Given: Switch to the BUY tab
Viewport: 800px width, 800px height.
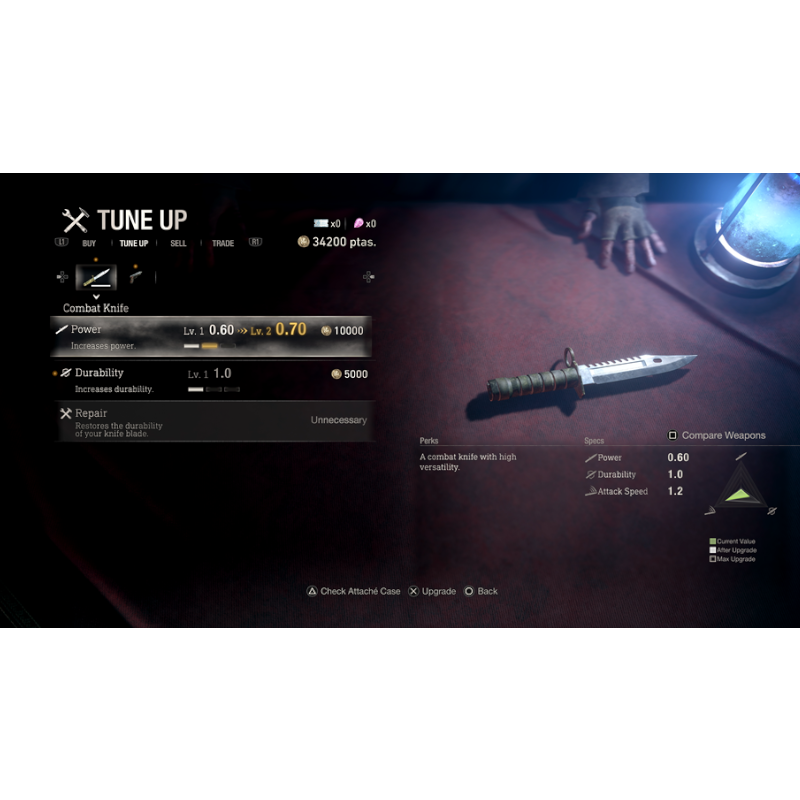Looking at the screenshot, I should (x=89, y=243).
